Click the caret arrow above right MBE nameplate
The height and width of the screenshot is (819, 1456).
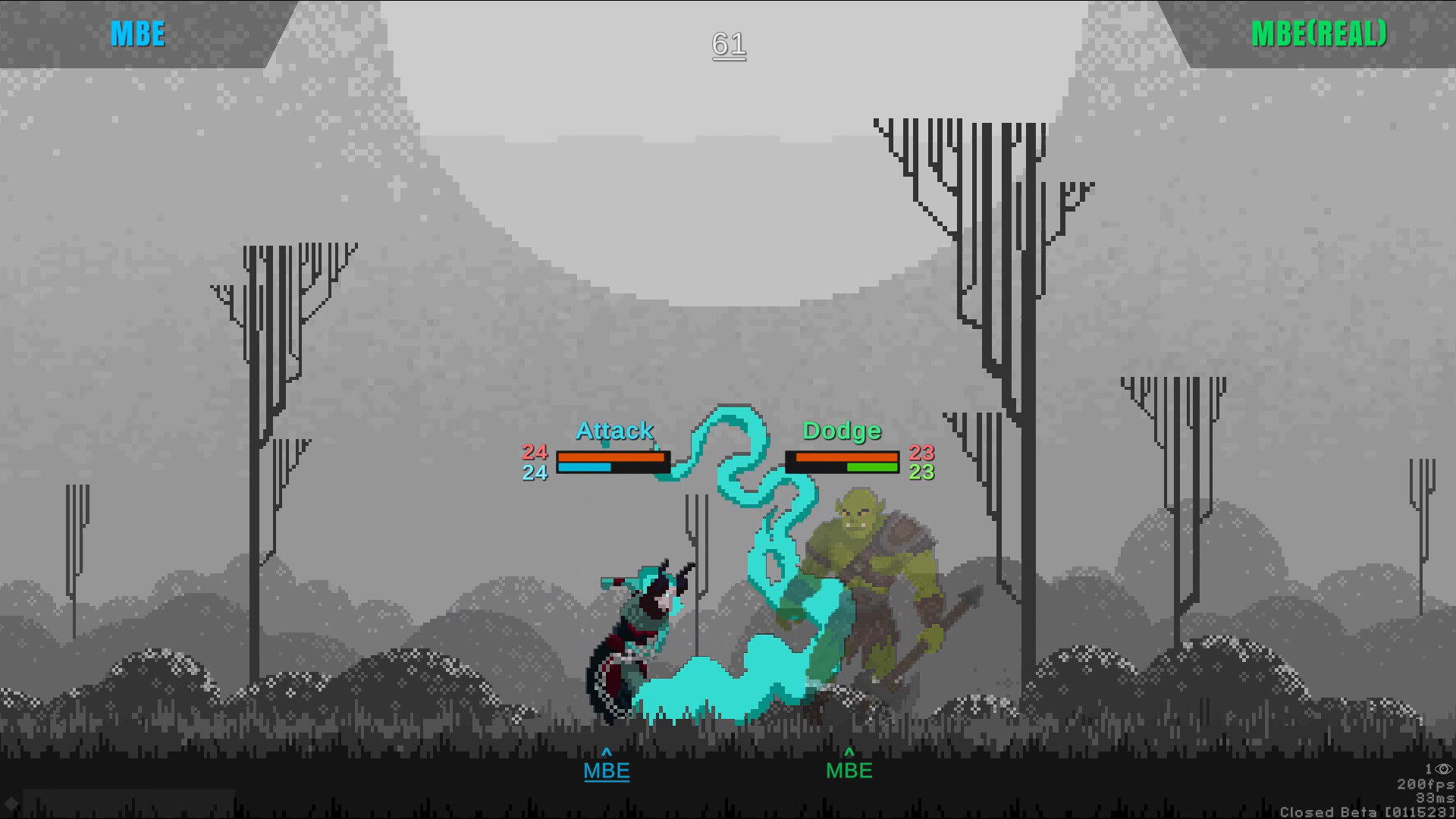[x=849, y=753]
